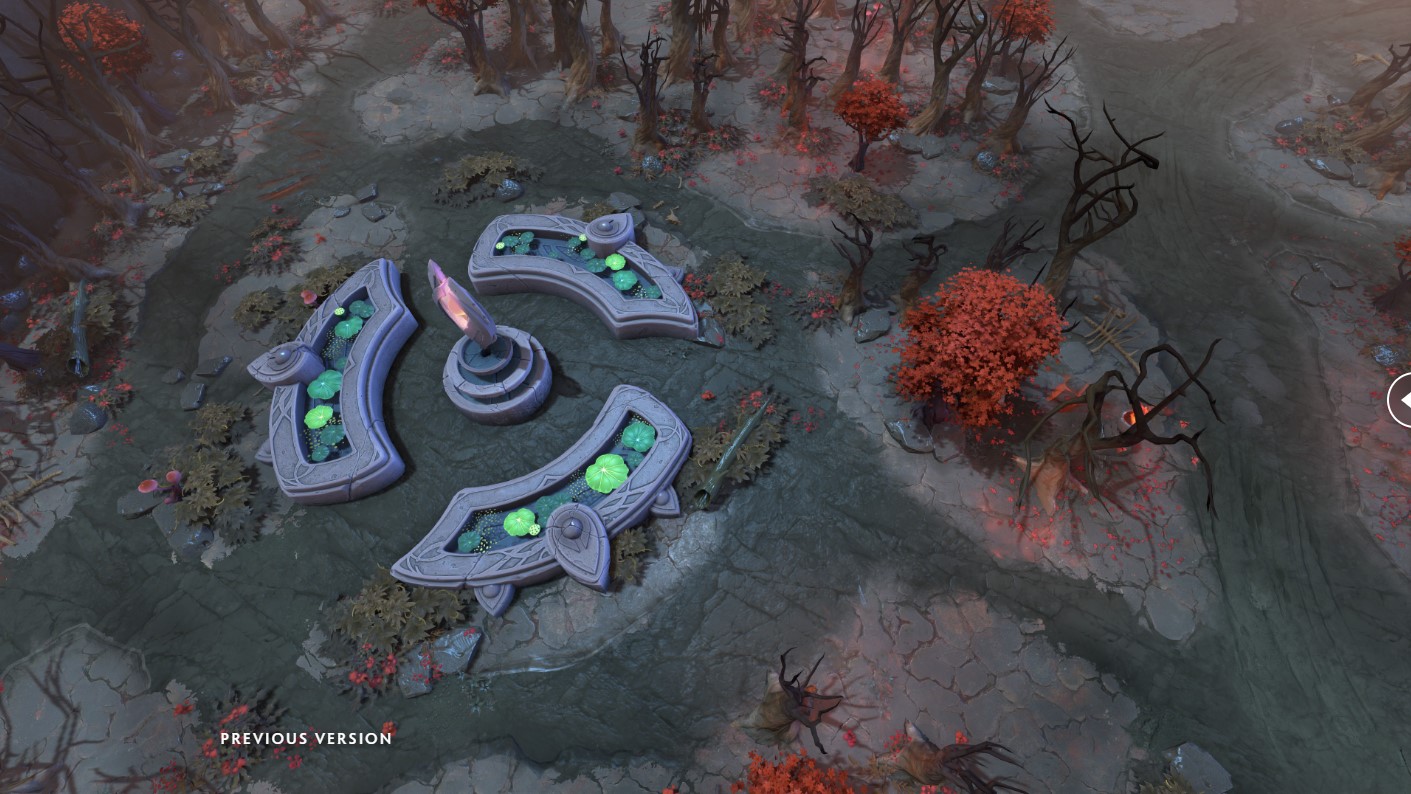This screenshot has width=1411, height=794.
Task: Show the Previous Version comparison
Action: point(306,739)
